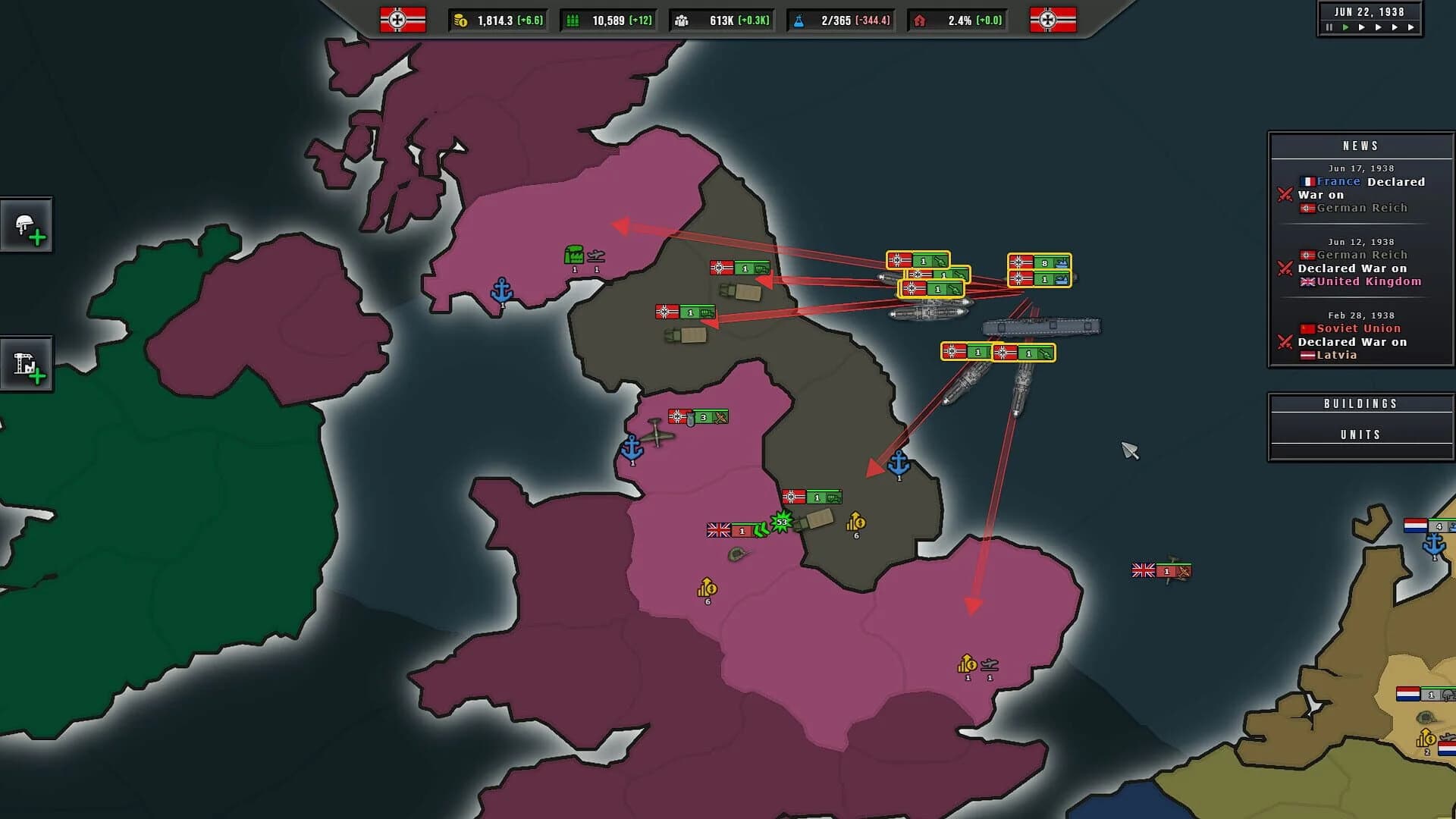Select the aircraft carrier in the North Sea
Screen dimensions: 1456x819
[1043, 326]
